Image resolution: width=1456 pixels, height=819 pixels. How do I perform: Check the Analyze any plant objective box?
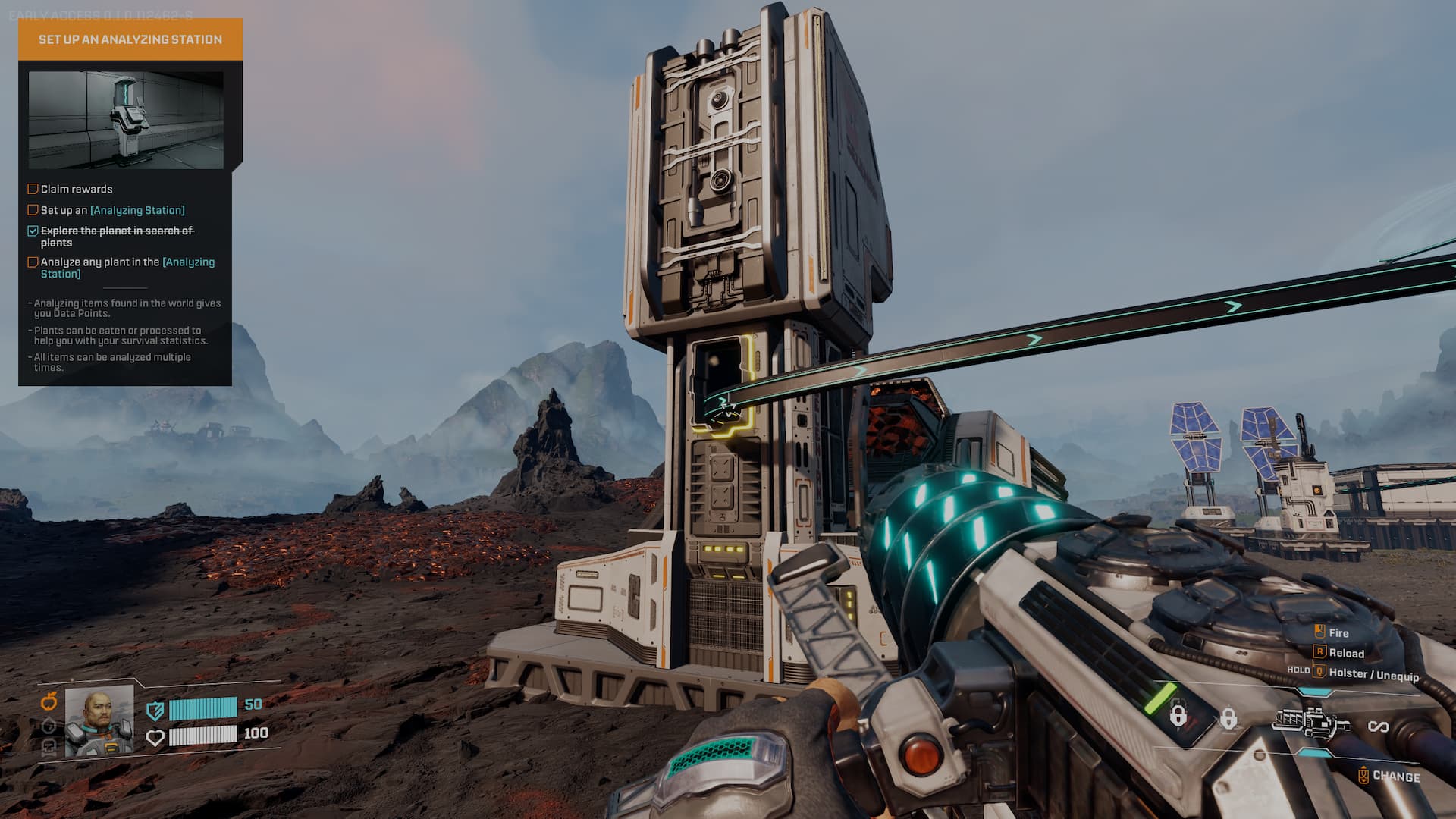tap(33, 262)
